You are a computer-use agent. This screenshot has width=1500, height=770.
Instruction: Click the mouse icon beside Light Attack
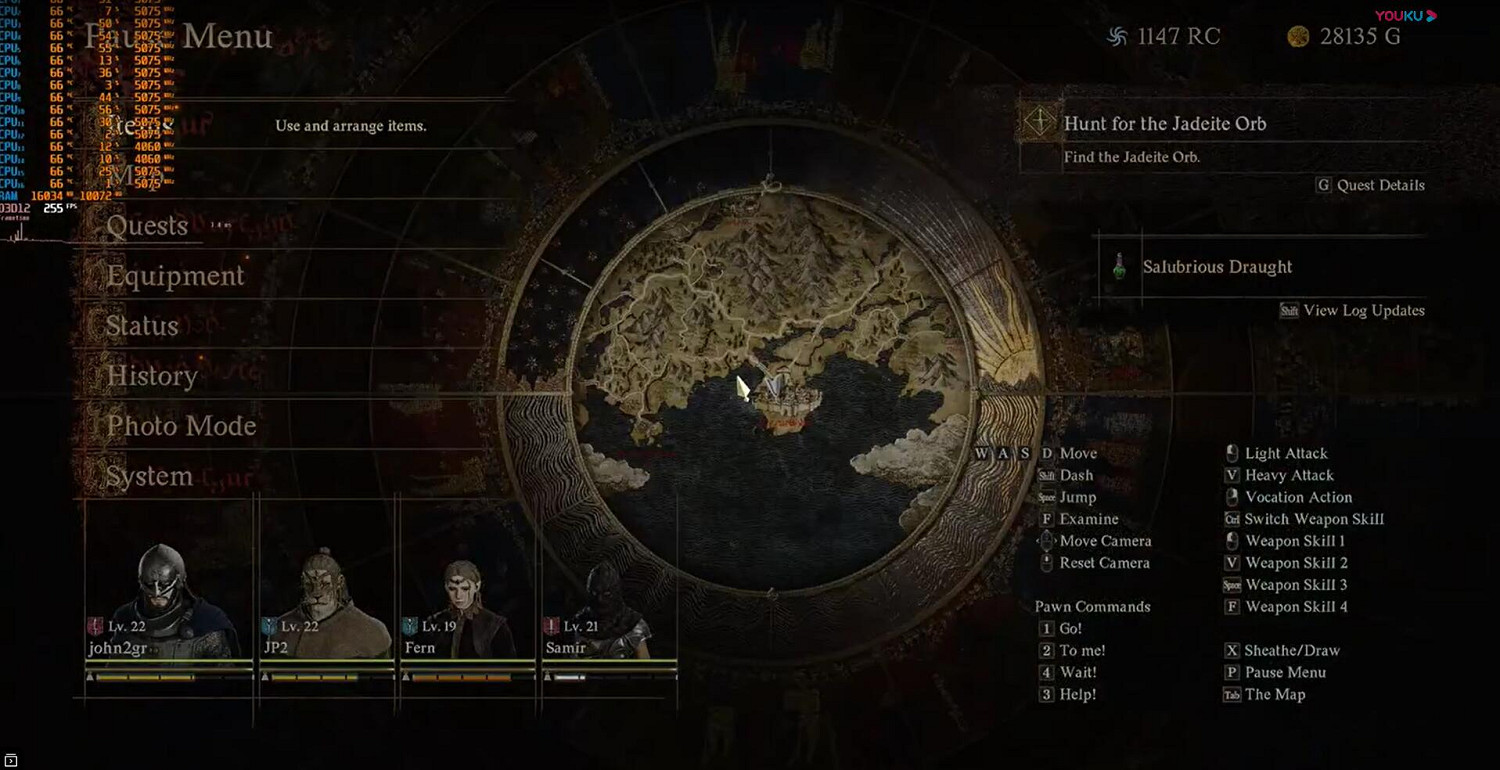[x=1231, y=452]
